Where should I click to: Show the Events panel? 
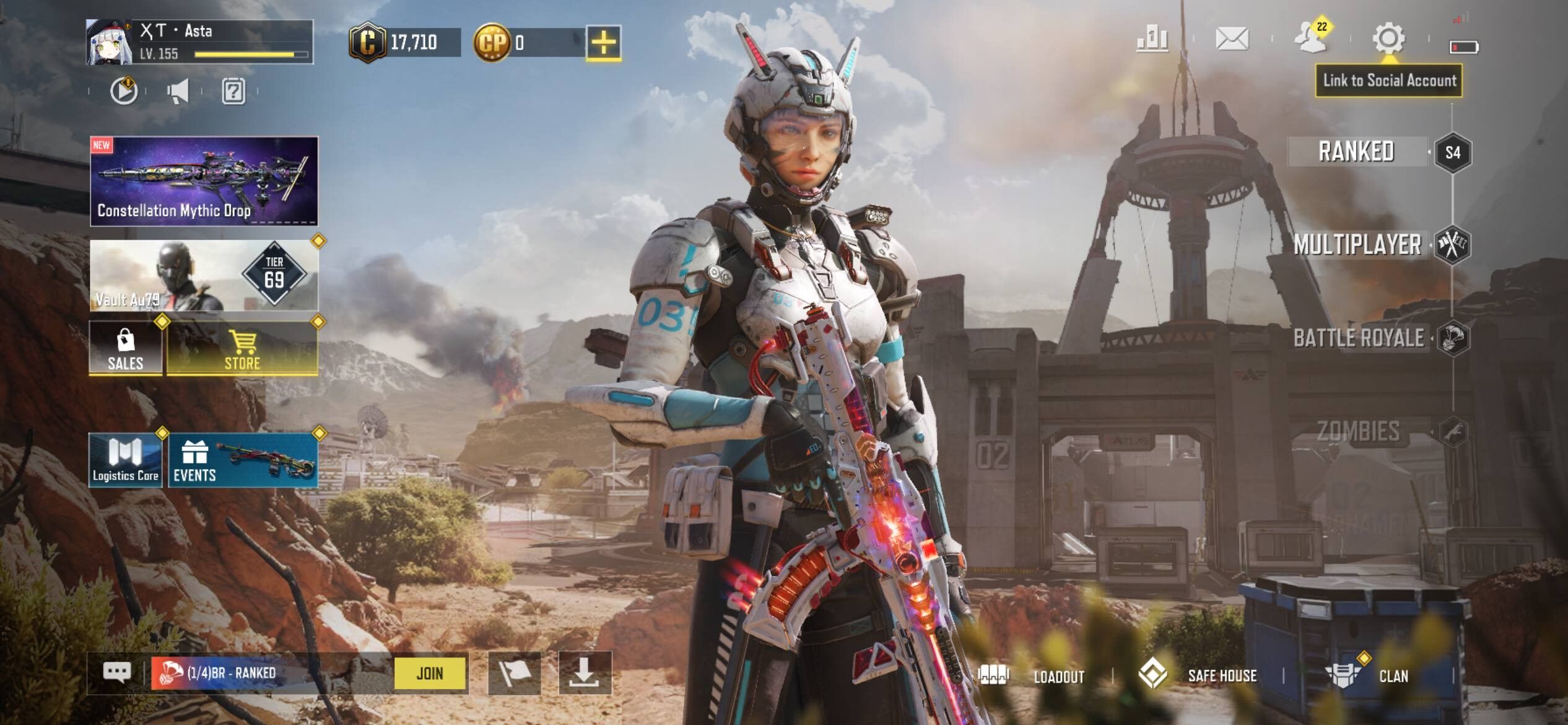(243, 460)
